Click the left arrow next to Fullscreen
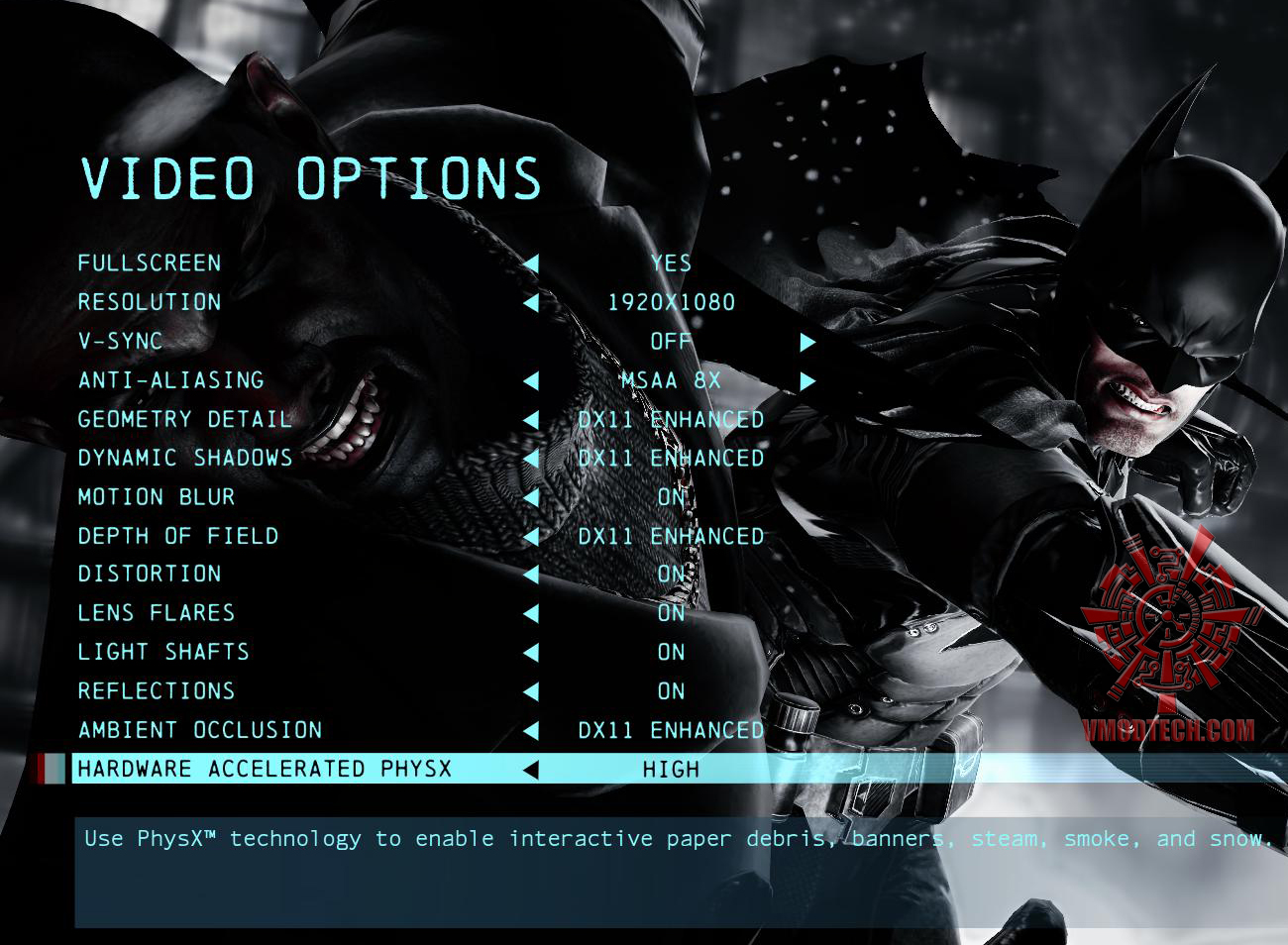 tap(531, 263)
